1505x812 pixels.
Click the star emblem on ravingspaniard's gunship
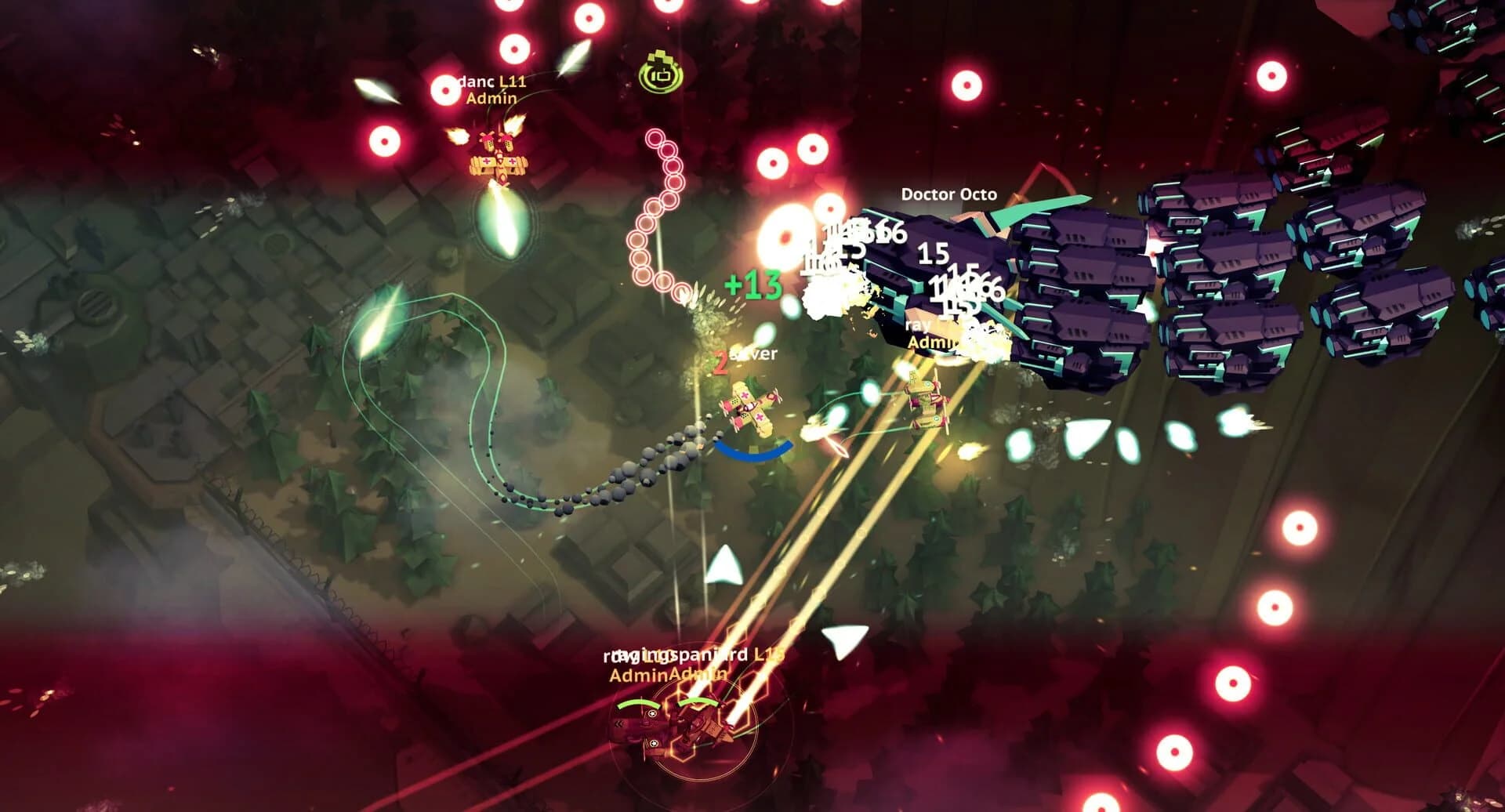tap(651, 713)
